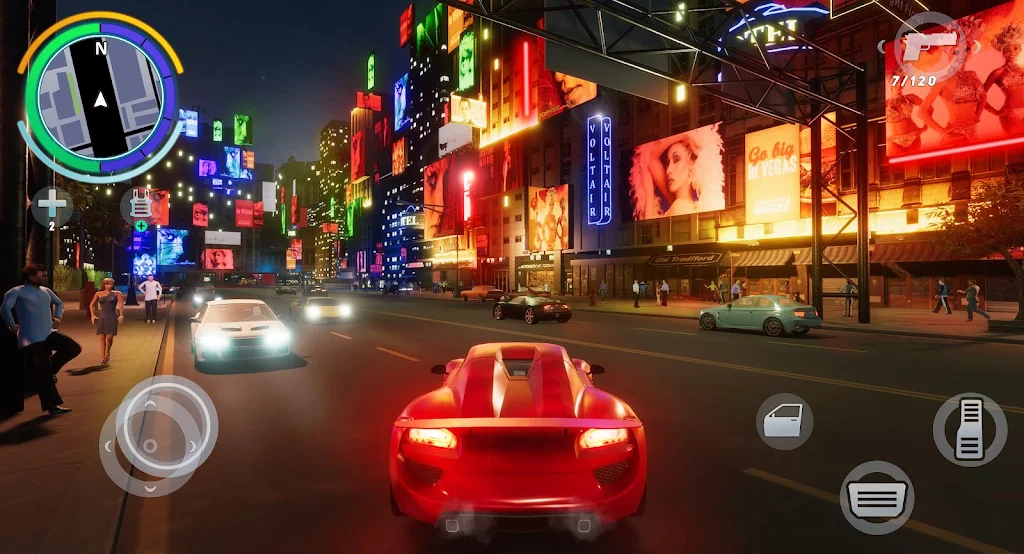Tap the body armor vest icon
Viewport: 1024px width, 554px height.
(141, 207)
